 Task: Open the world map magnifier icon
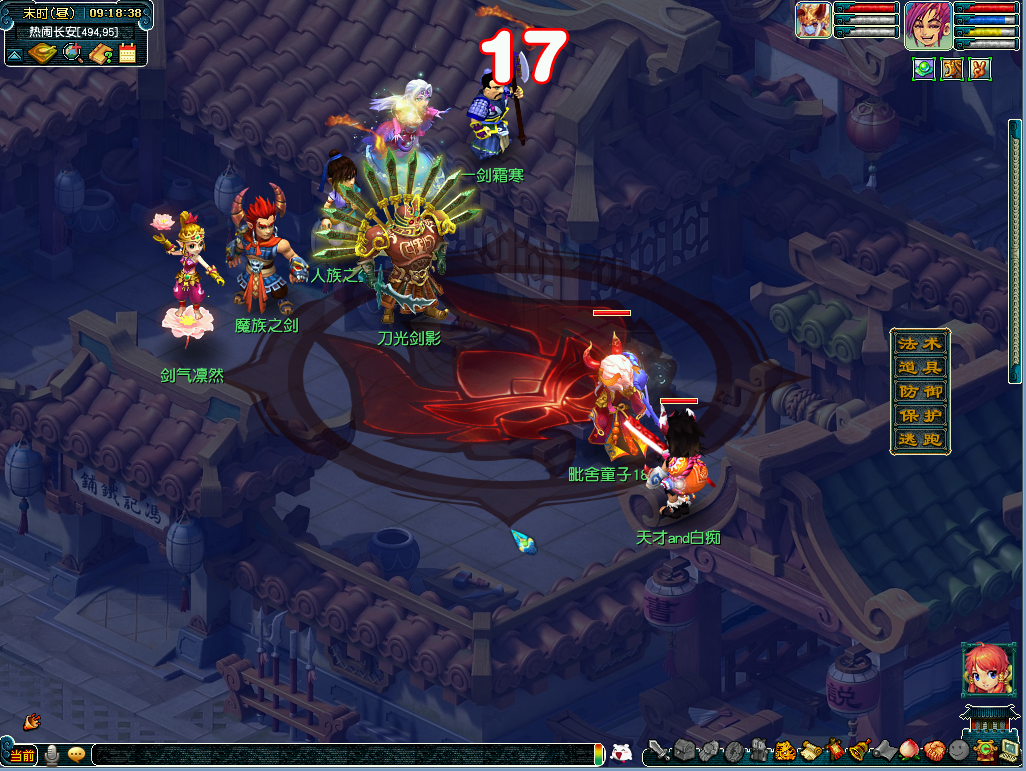(x=72, y=53)
